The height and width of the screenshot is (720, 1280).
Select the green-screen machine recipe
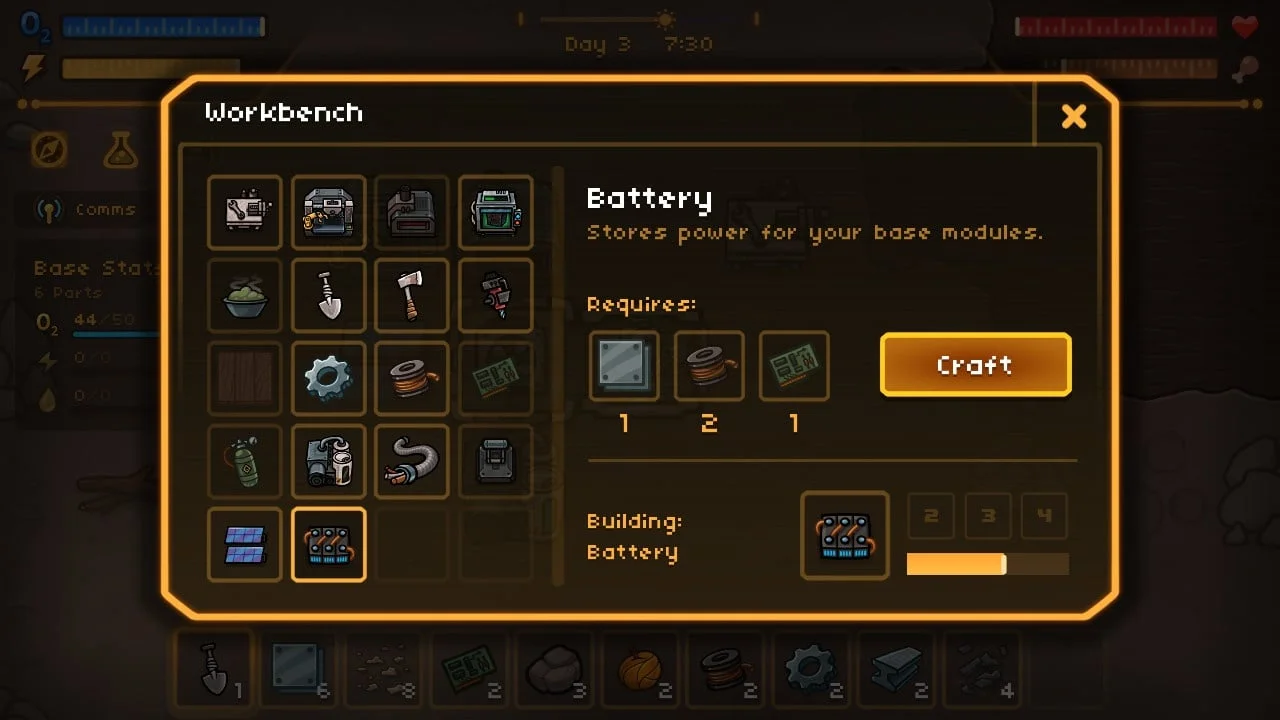496,212
